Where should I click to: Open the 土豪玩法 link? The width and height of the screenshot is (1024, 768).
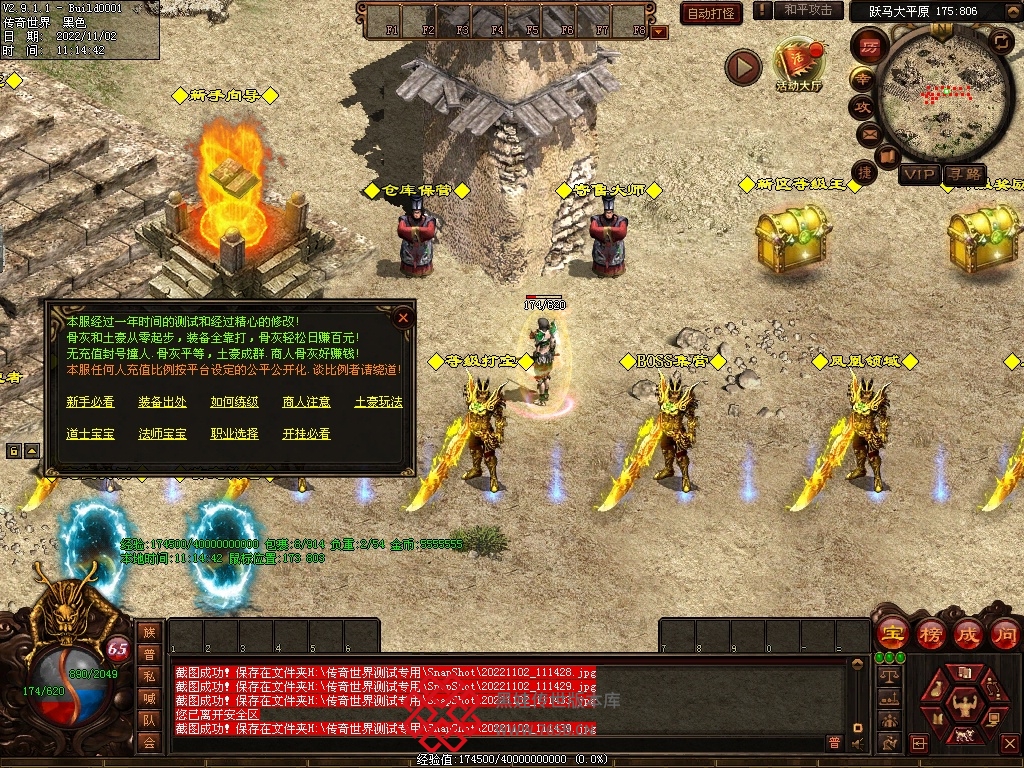(378, 402)
